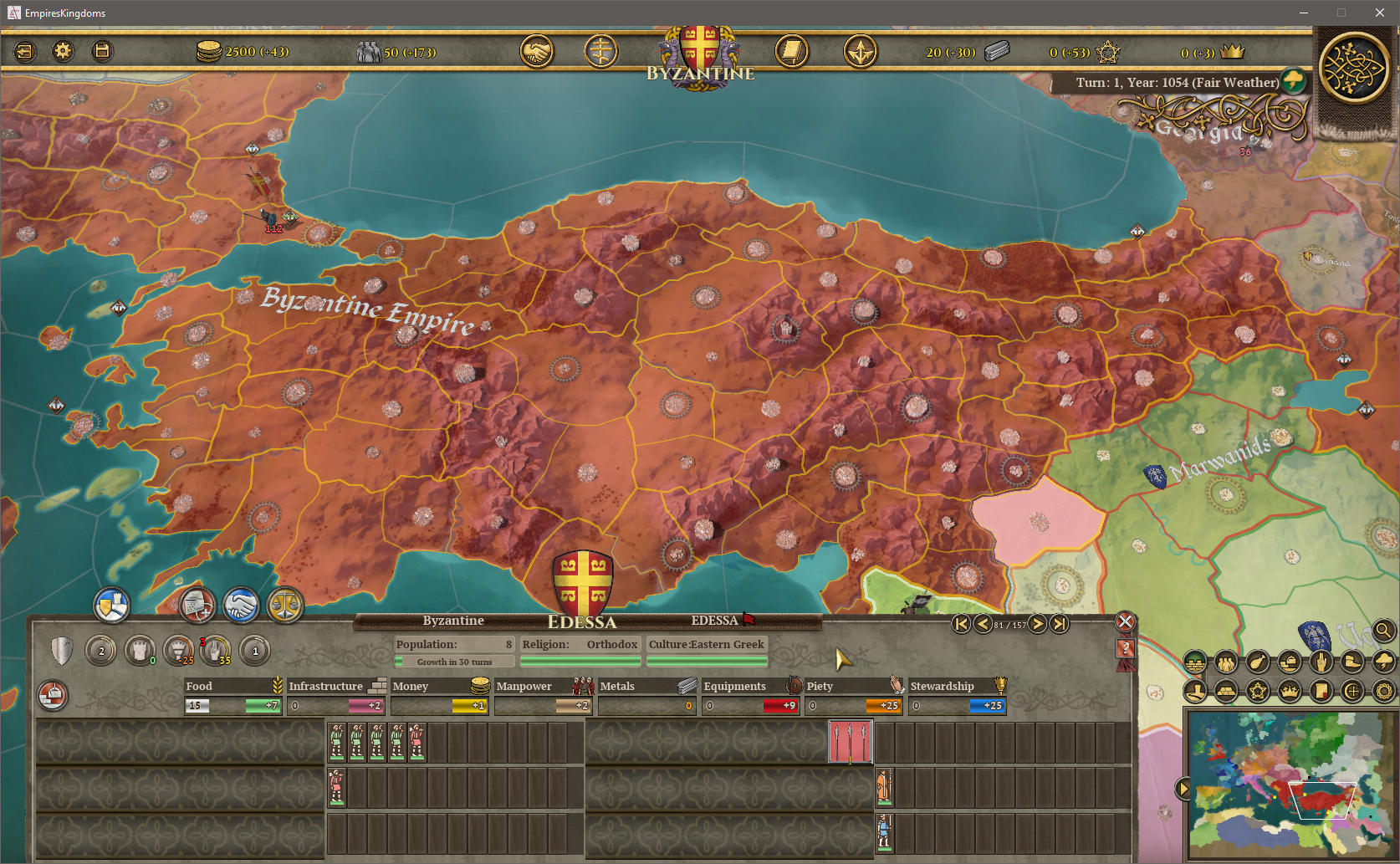Open the settings gear in the top toolbar
The image size is (1400, 864).
[63, 51]
